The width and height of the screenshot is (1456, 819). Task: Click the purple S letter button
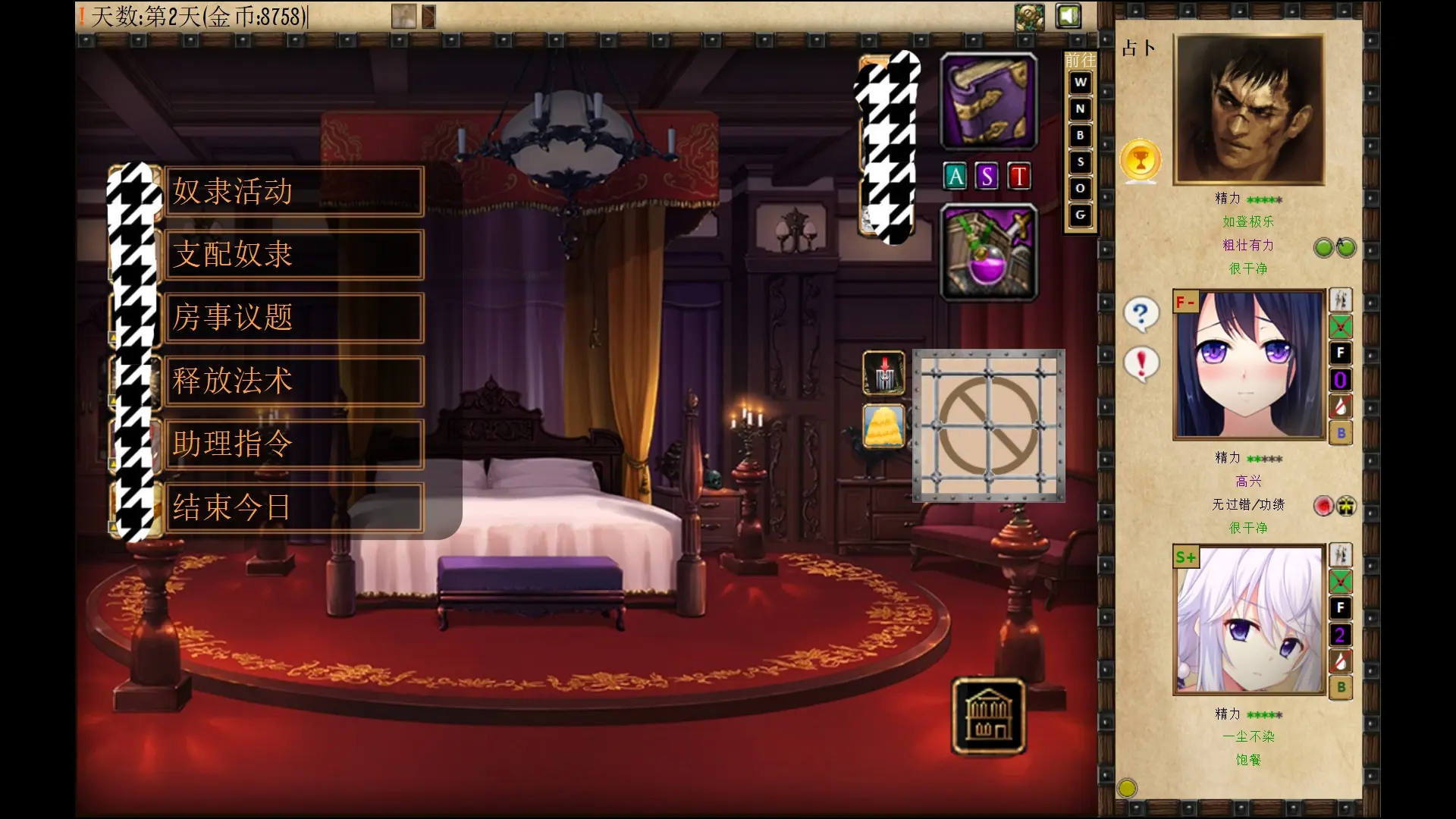point(987,177)
